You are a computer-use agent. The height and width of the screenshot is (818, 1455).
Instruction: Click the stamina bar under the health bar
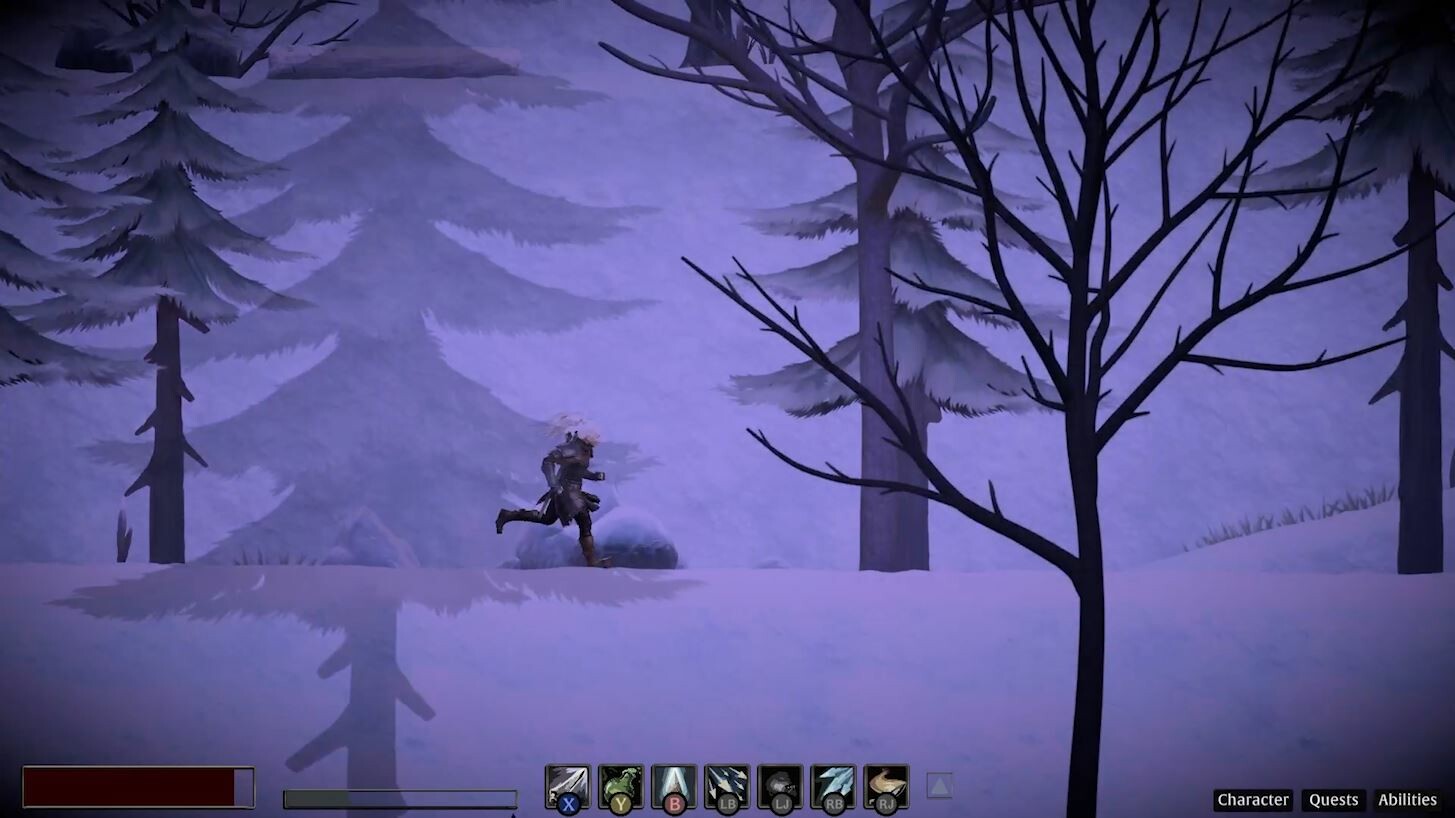coord(400,796)
